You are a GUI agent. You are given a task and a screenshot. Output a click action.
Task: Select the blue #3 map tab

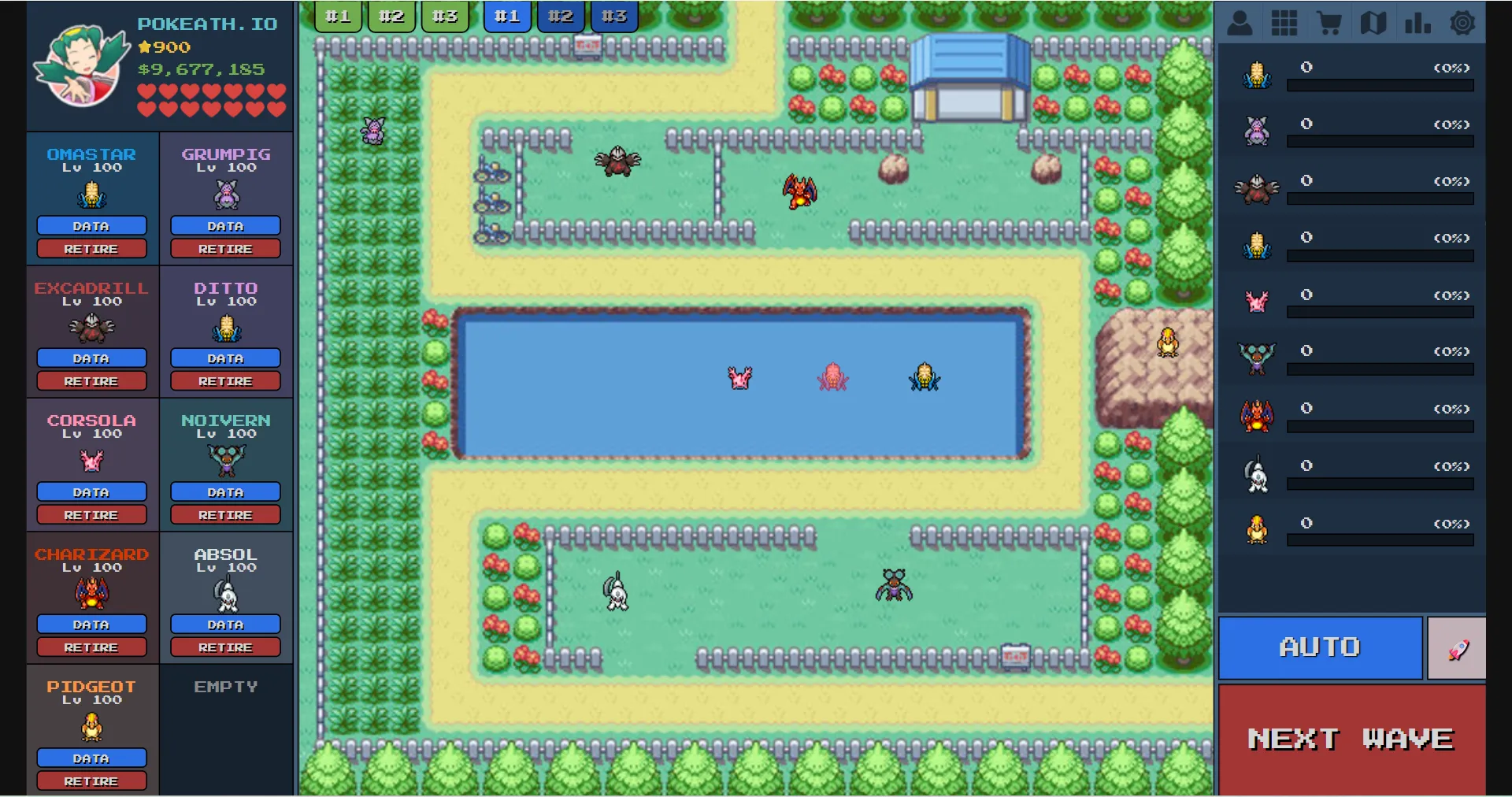click(614, 15)
